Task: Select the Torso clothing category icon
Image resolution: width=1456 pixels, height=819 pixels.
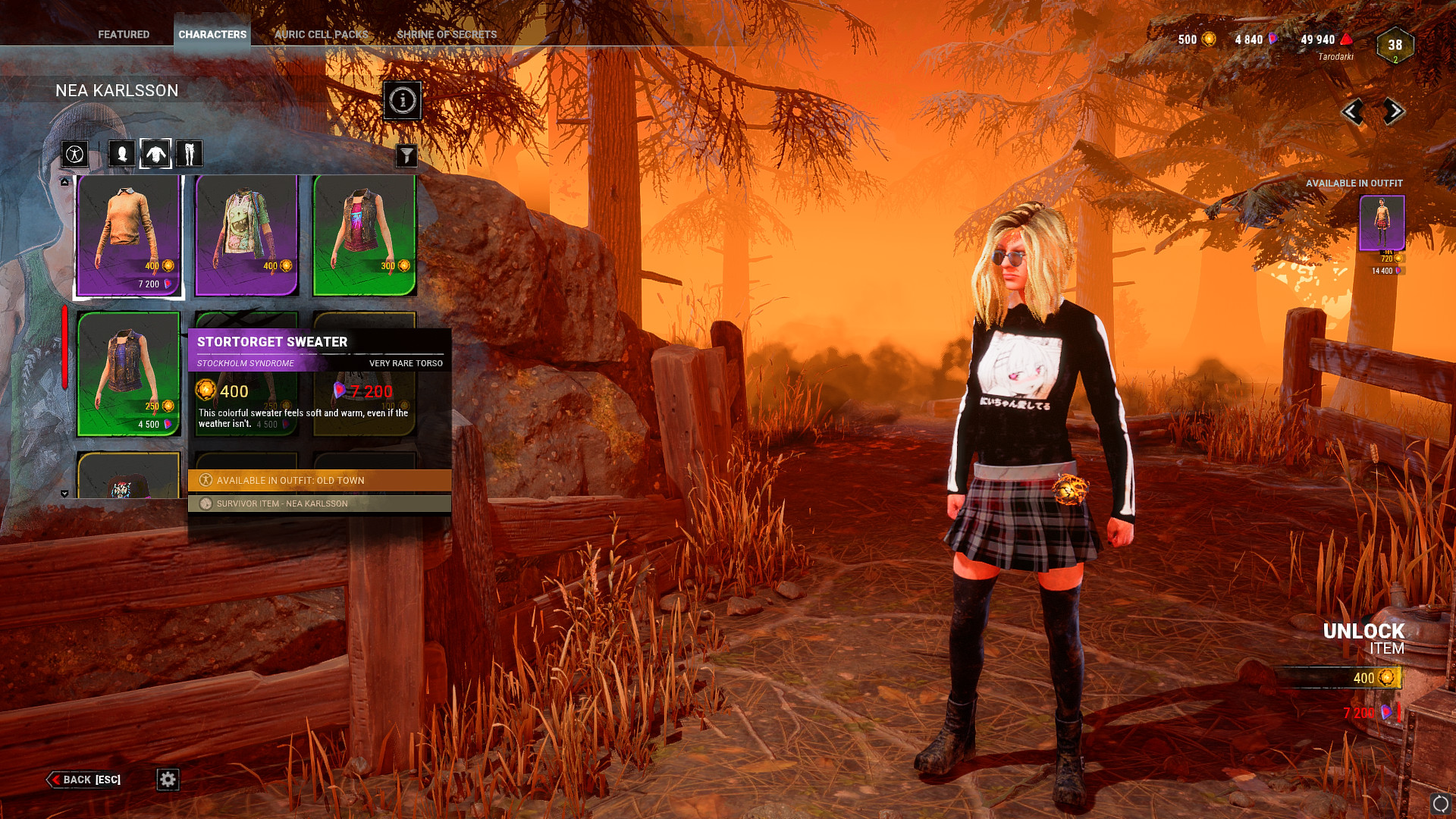Action: point(155,154)
